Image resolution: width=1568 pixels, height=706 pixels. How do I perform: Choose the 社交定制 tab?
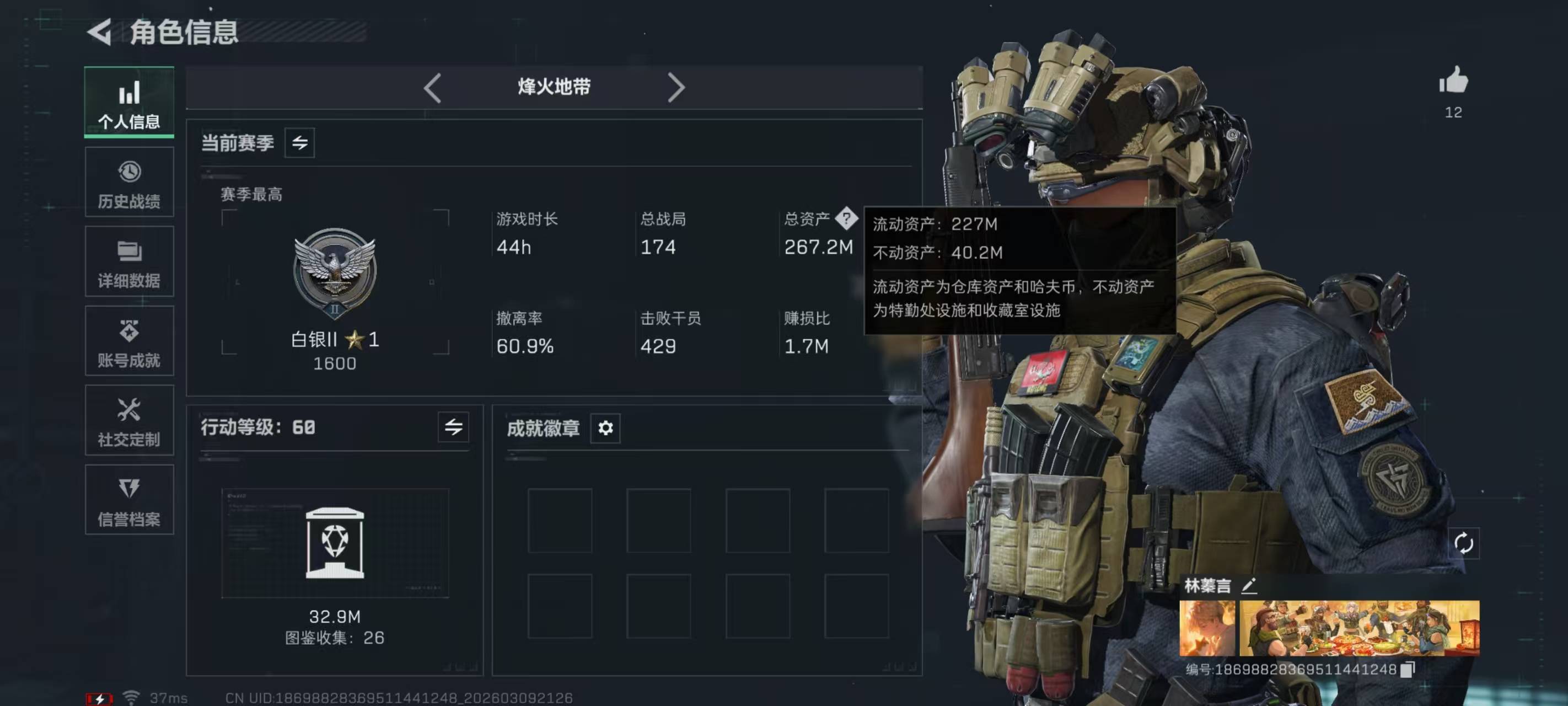tap(129, 420)
